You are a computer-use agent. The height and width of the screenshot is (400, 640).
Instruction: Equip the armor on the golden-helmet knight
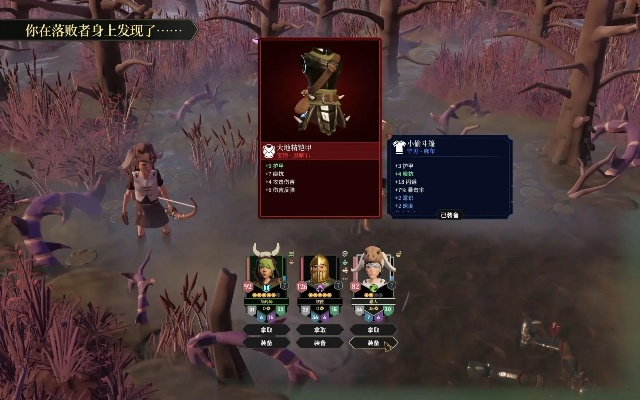coord(319,342)
